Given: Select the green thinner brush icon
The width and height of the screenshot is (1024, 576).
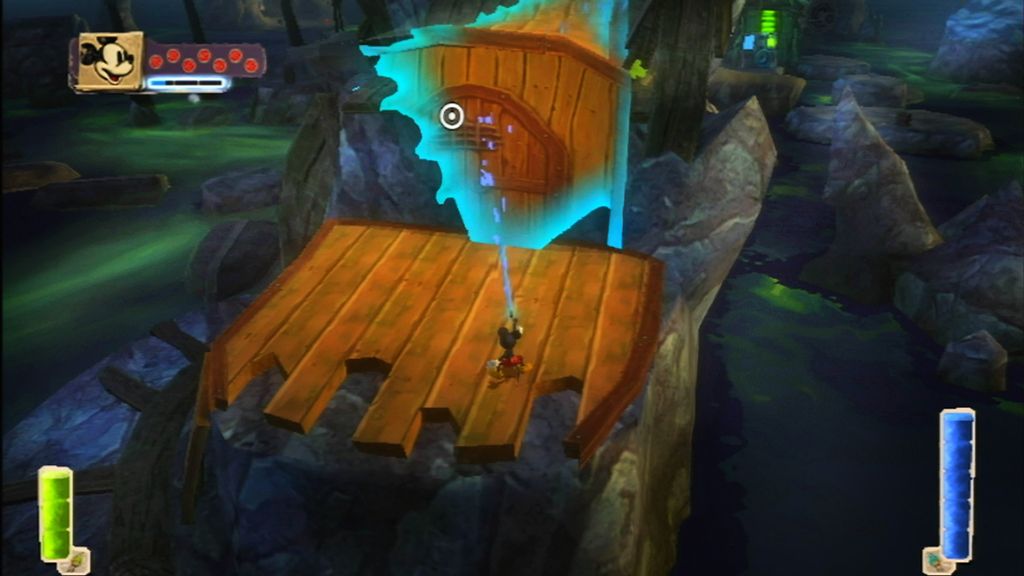Looking at the screenshot, I should pyautogui.click(x=75, y=560).
